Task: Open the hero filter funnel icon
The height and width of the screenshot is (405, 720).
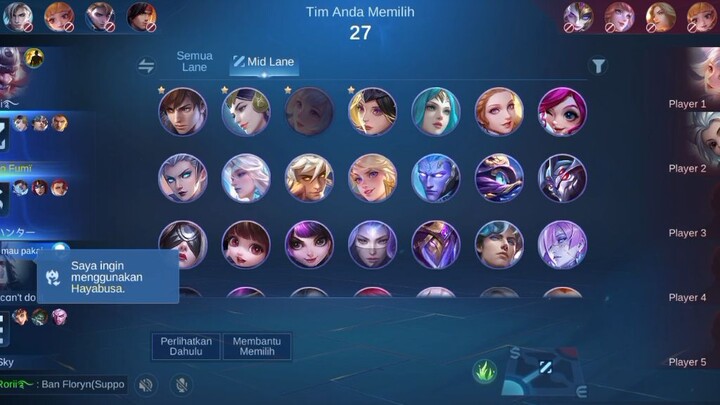Action: tap(598, 66)
